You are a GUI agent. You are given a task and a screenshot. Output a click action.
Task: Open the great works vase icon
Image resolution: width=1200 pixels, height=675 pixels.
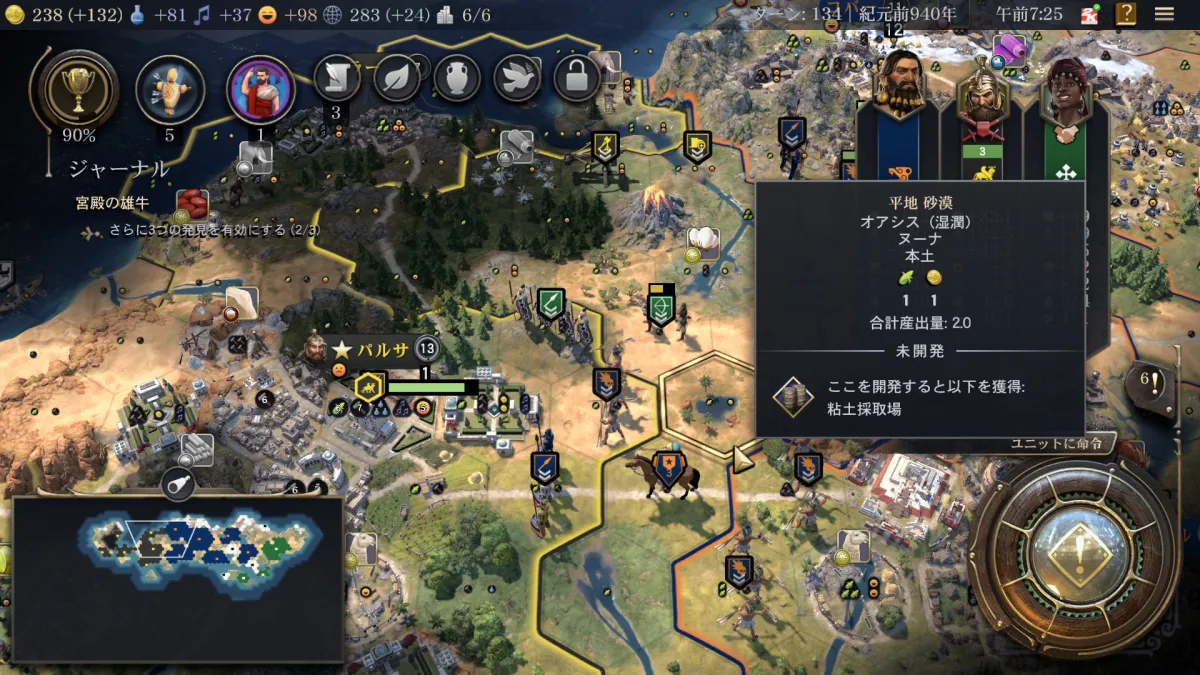[x=457, y=78]
